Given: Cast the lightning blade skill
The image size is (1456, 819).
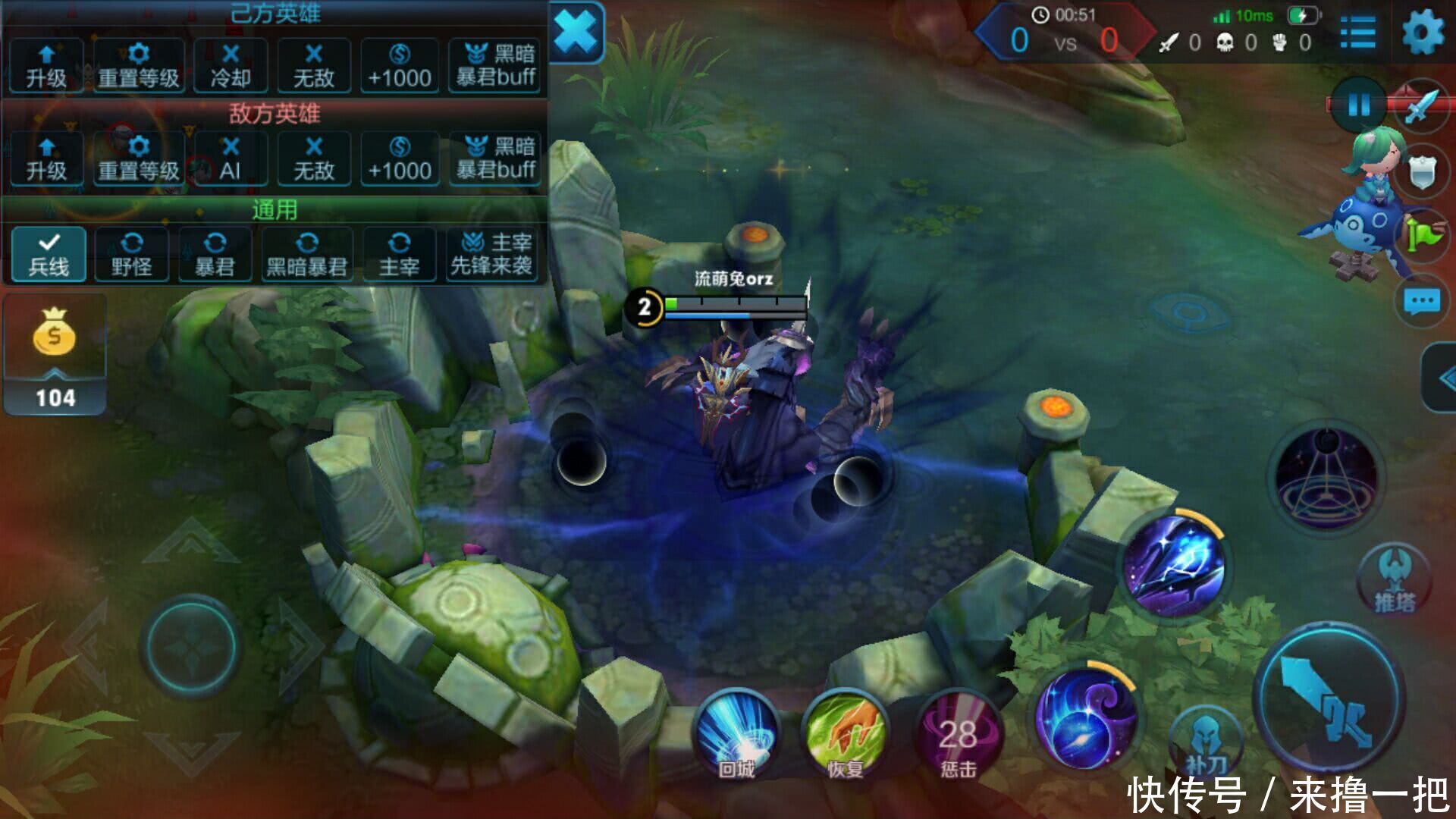Looking at the screenshot, I should pyautogui.click(x=1174, y=565).
